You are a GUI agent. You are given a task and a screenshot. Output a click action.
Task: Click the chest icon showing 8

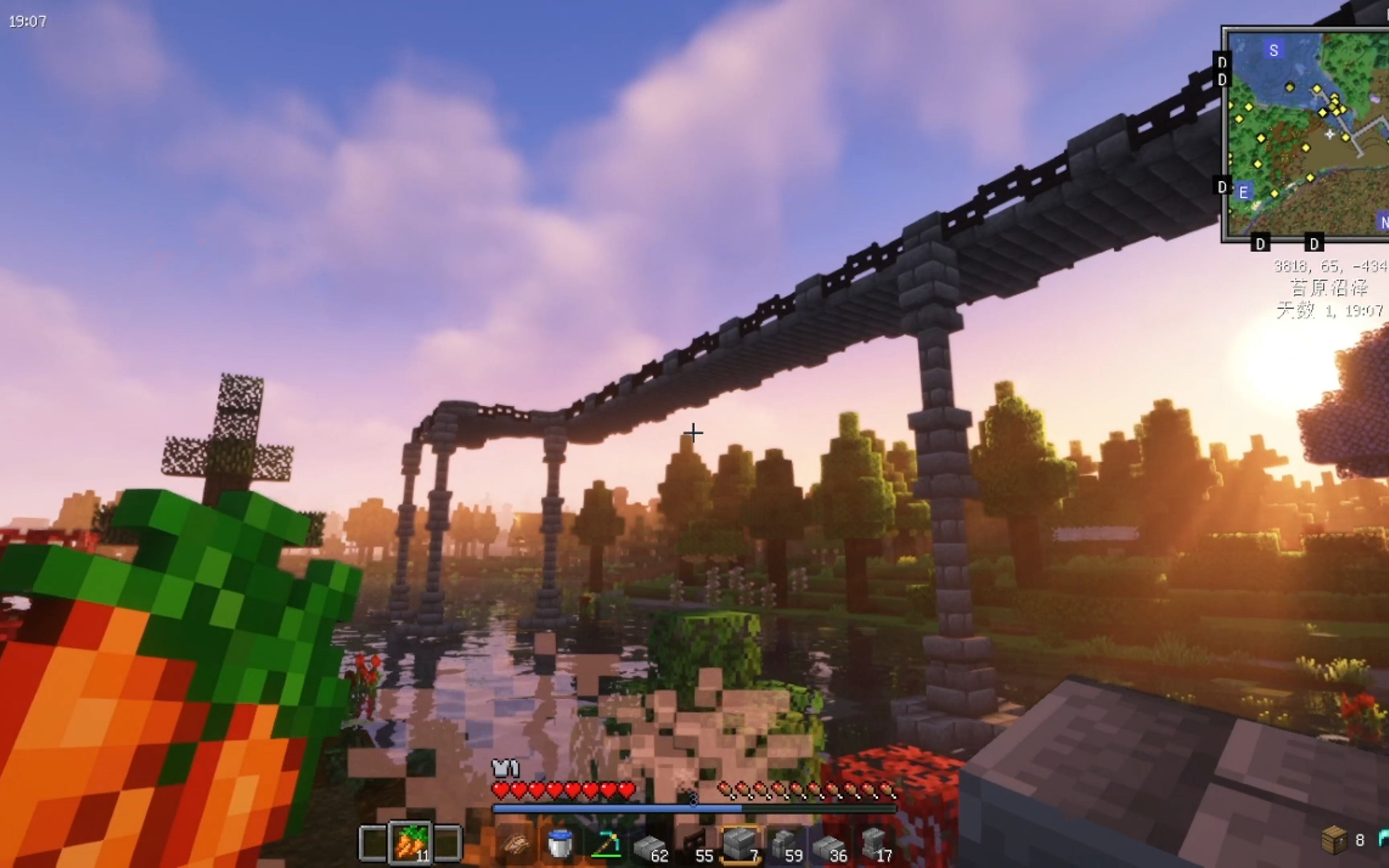click(1334, 840)
